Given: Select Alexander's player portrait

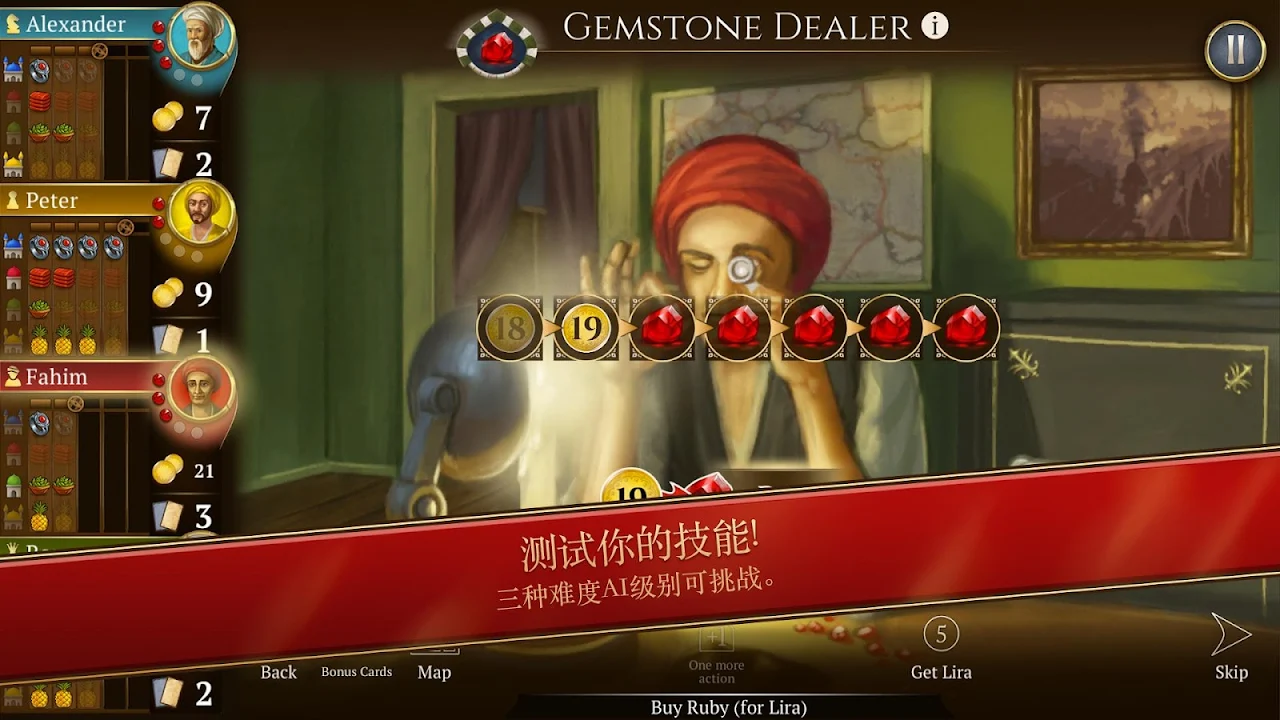Looking at the screenshot, I should pyautogui.click(x=201, y=37).
